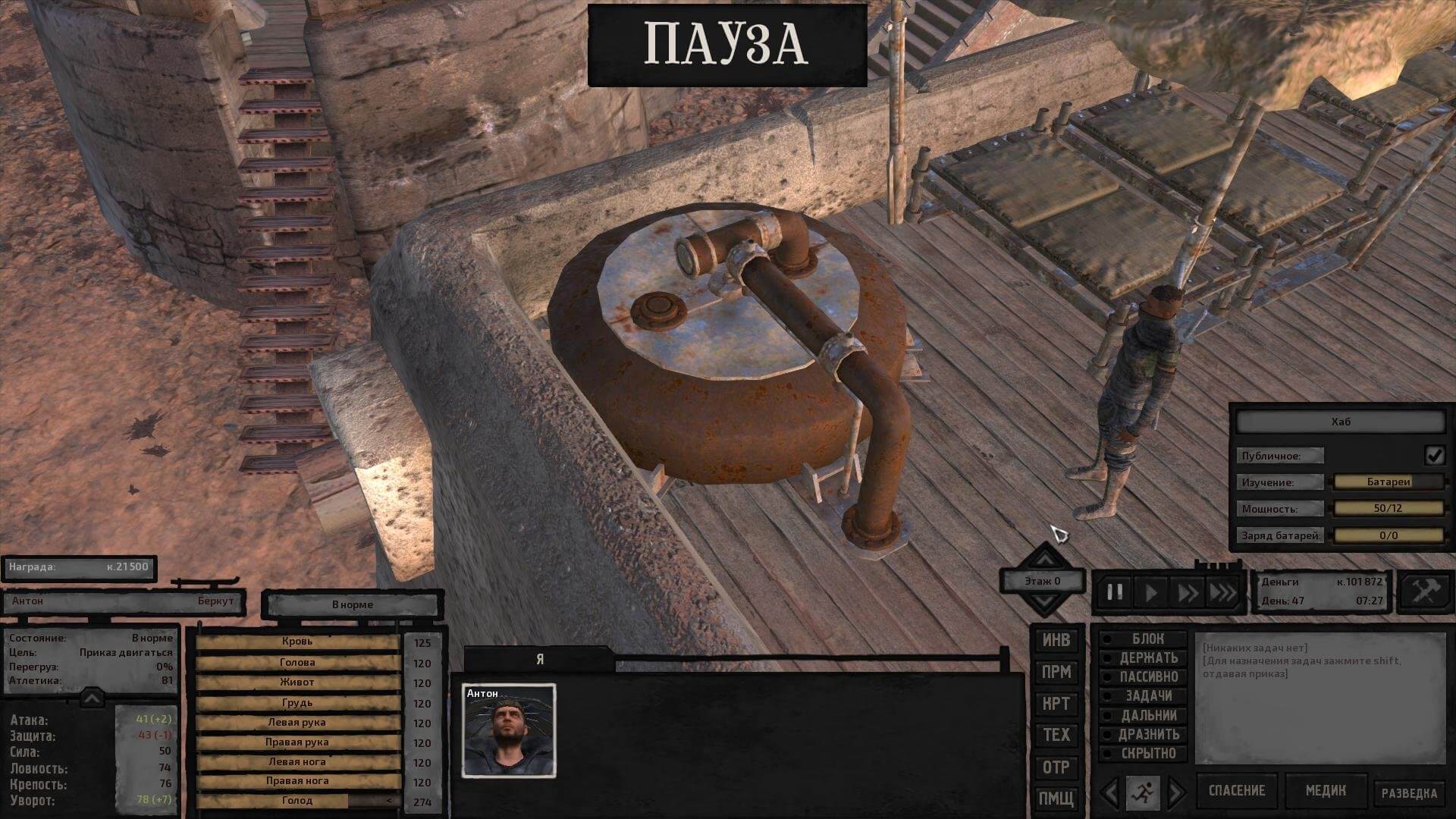The image size is (1456, 819).
Task: Open the ИНВ inventory panel
Action: tap(1056, 641)
